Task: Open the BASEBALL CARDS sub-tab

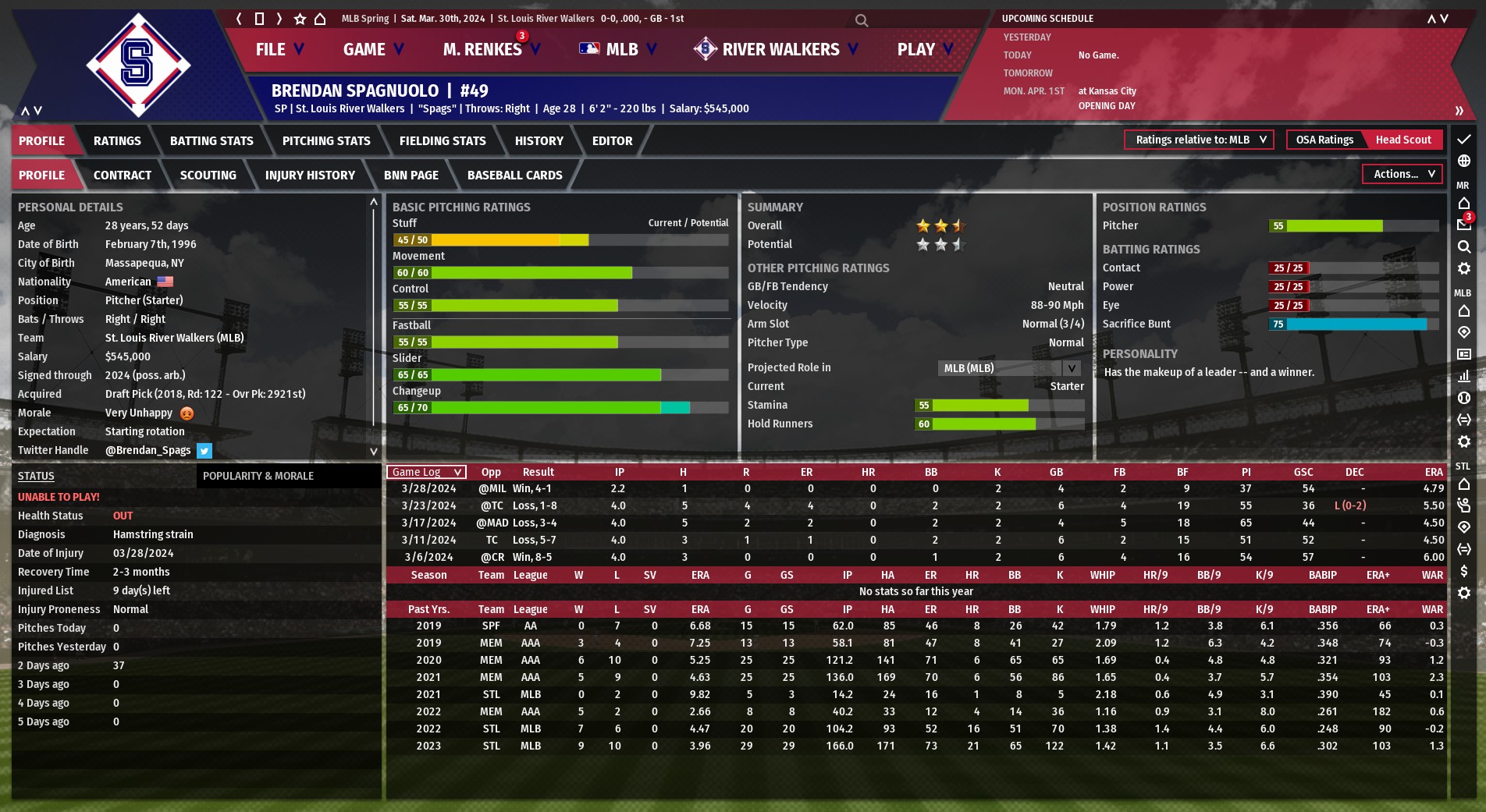Action: [514, 175]
